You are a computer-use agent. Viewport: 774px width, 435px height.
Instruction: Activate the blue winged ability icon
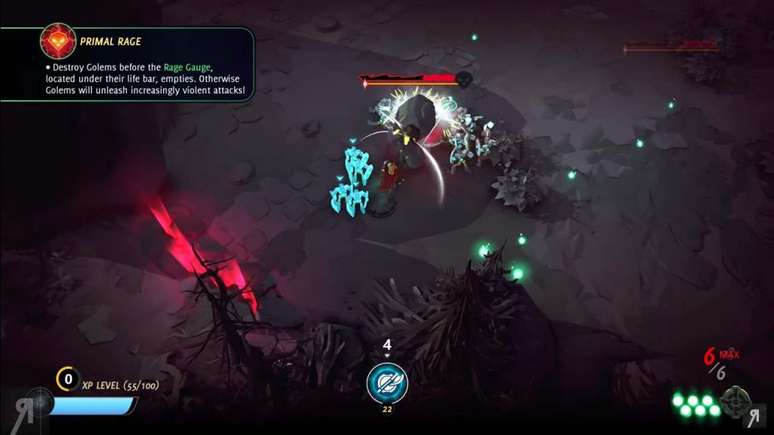(x=386, y=383)
